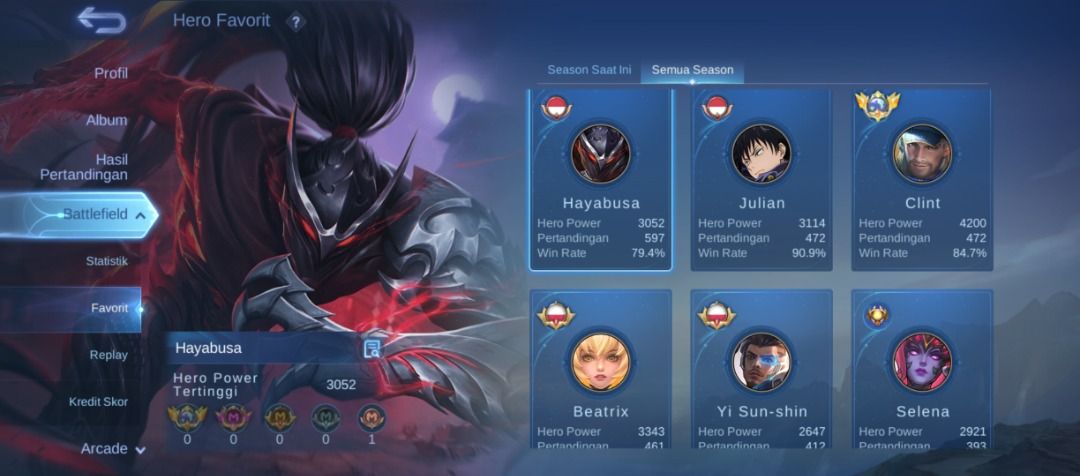The width and height of the screenshot is (1080, 476).
Task: Select the Julian hero card
Action: pyautogui.click(x=761, y=180)
